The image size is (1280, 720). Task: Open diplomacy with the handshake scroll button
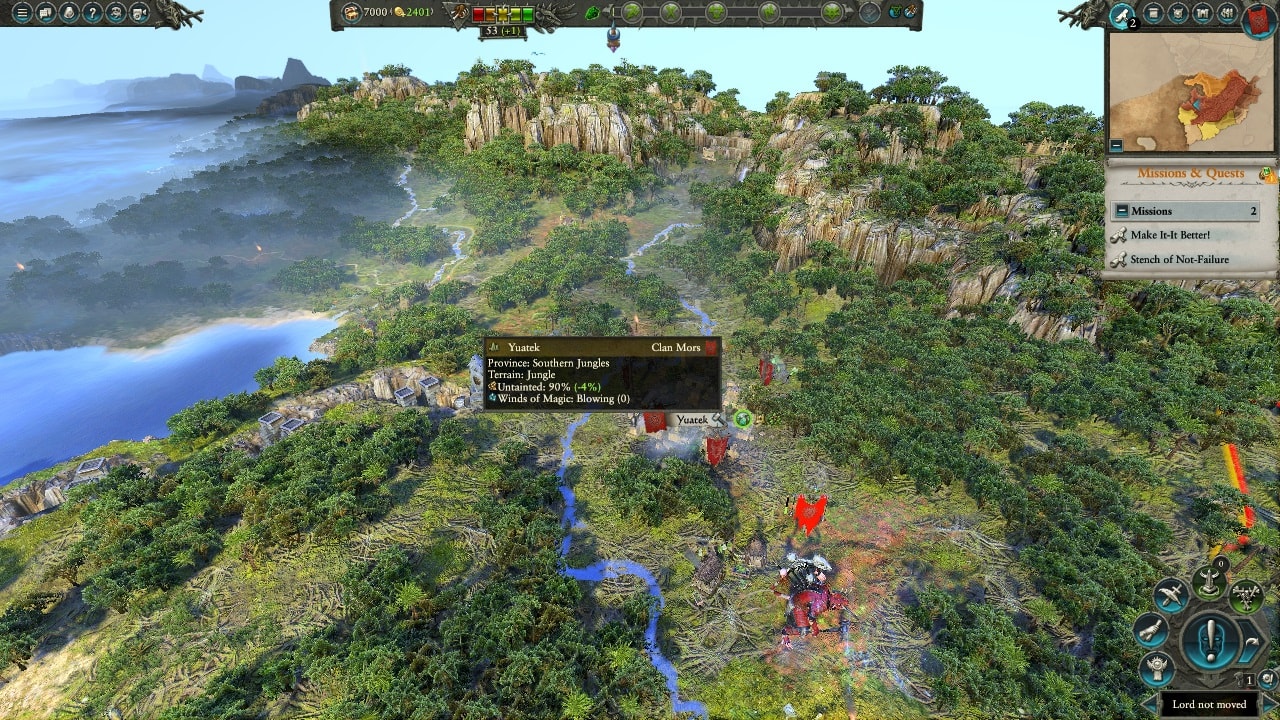click(x=1152, y=630)
